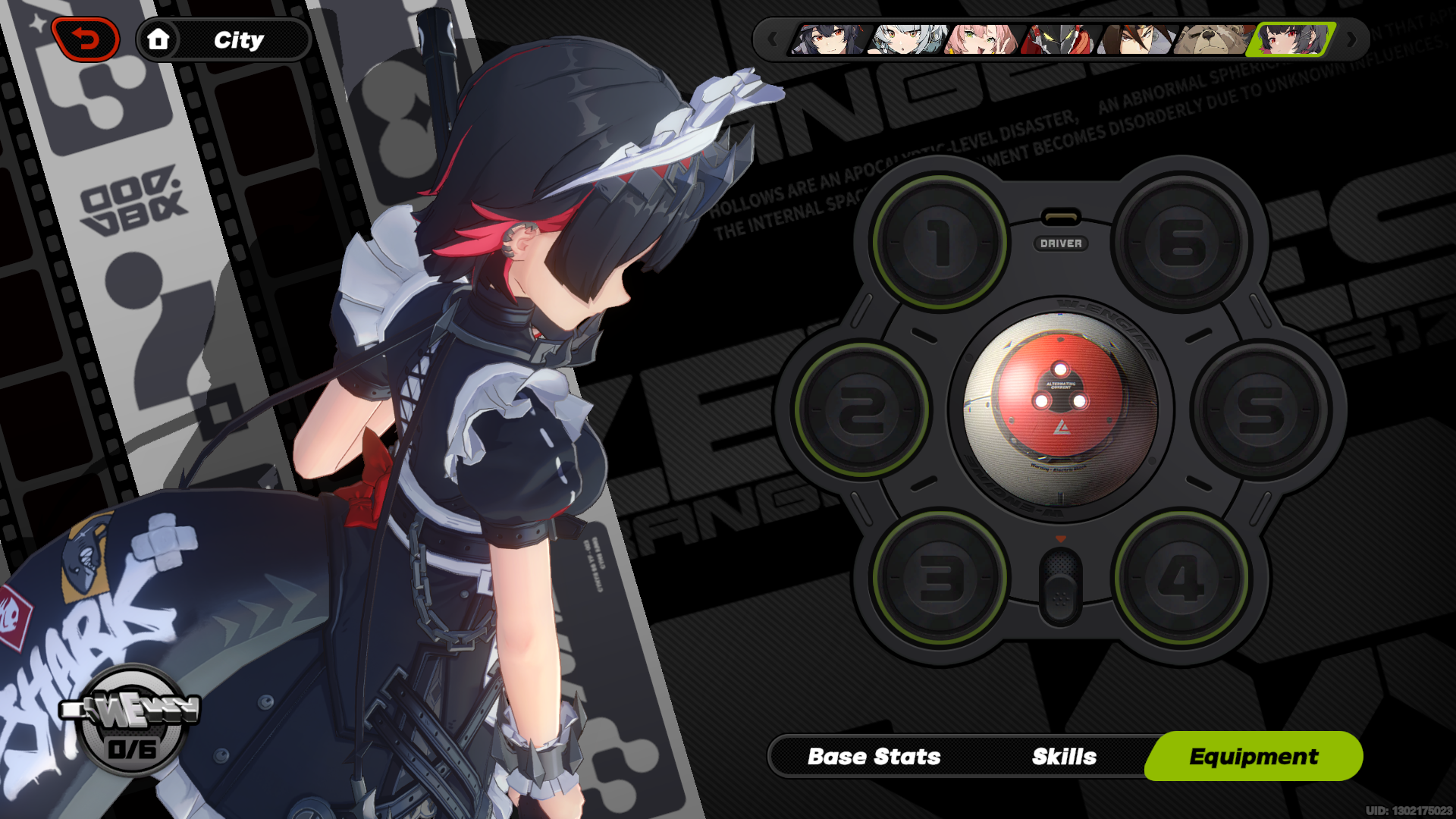The height and width of the screenshot is (819, 1456).
Task: Open the Skills tab
Action: tap(1063, 755)
